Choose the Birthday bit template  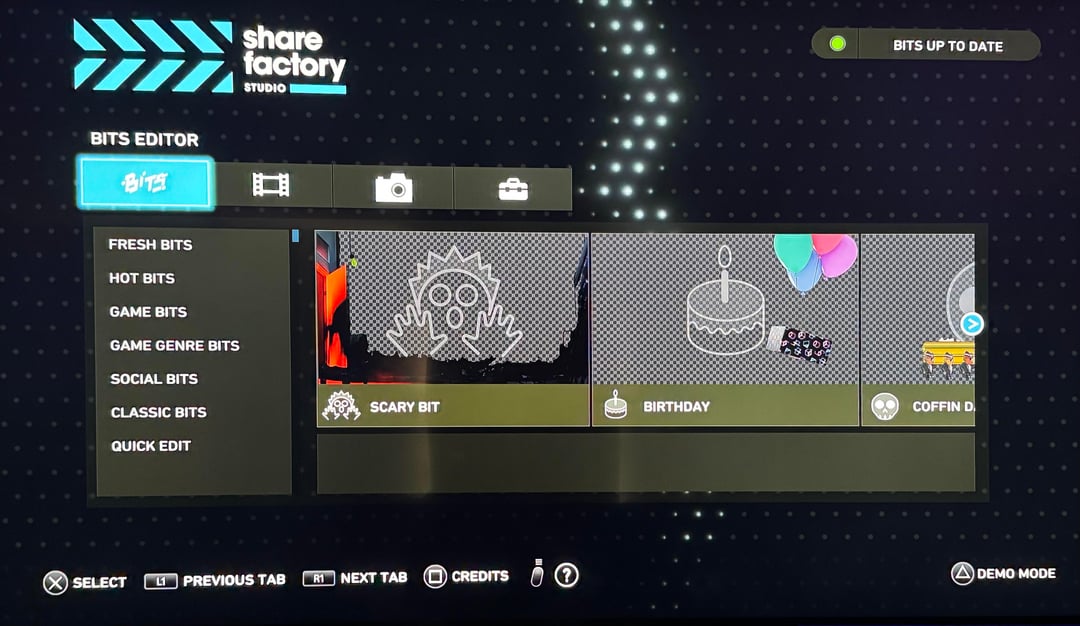tap(725, 330)
